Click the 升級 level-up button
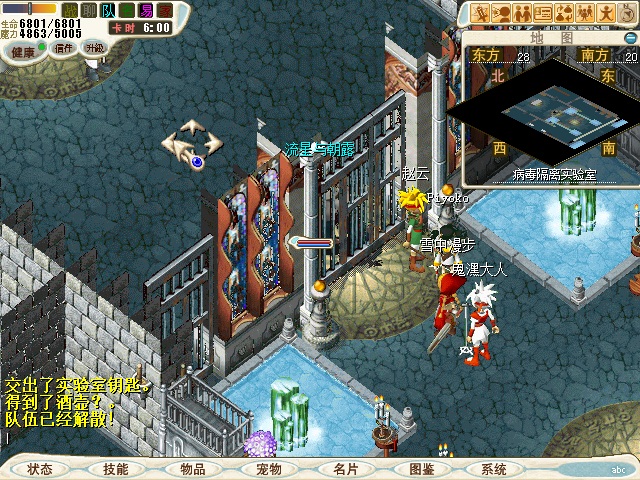This screenshot has height=480, width=640. (95, 47)
